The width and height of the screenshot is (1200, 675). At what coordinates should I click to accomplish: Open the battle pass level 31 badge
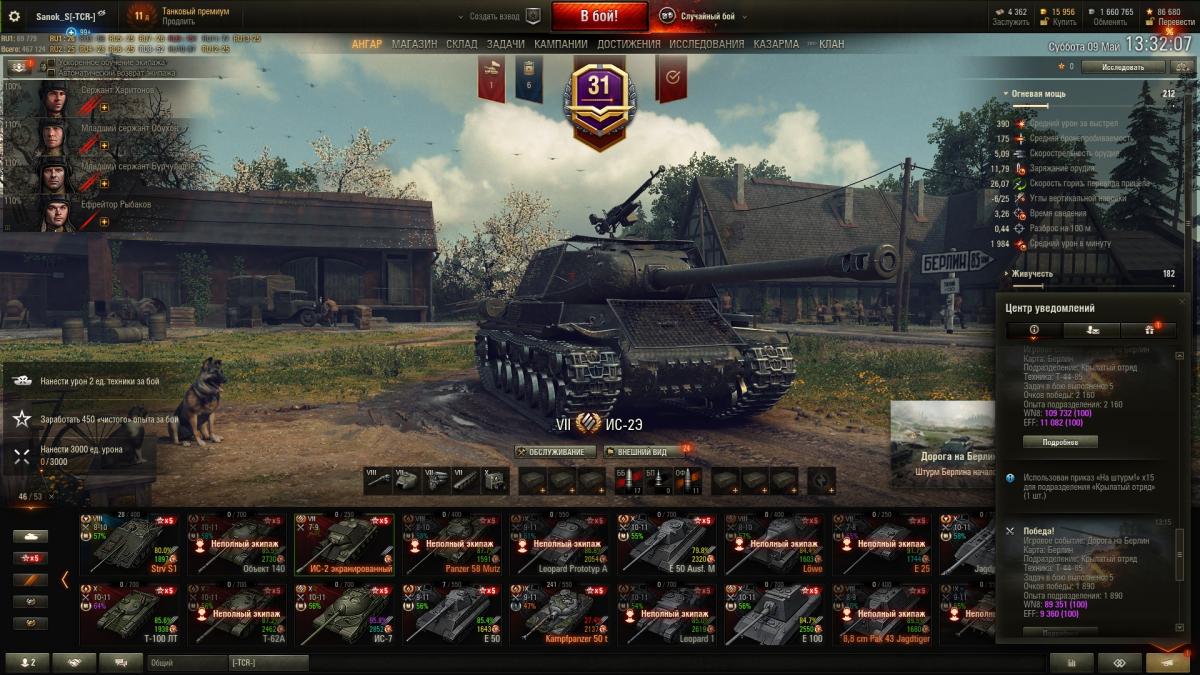coord(599,98)
